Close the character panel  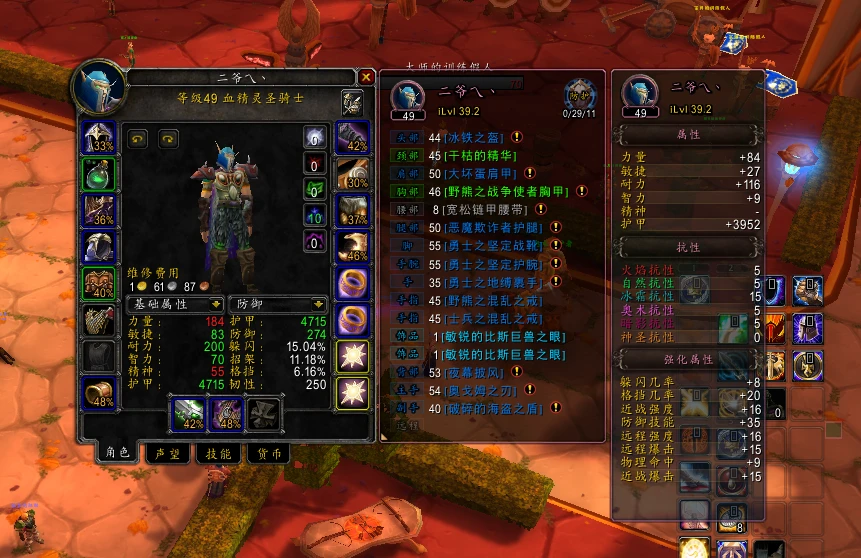point(366,77)
